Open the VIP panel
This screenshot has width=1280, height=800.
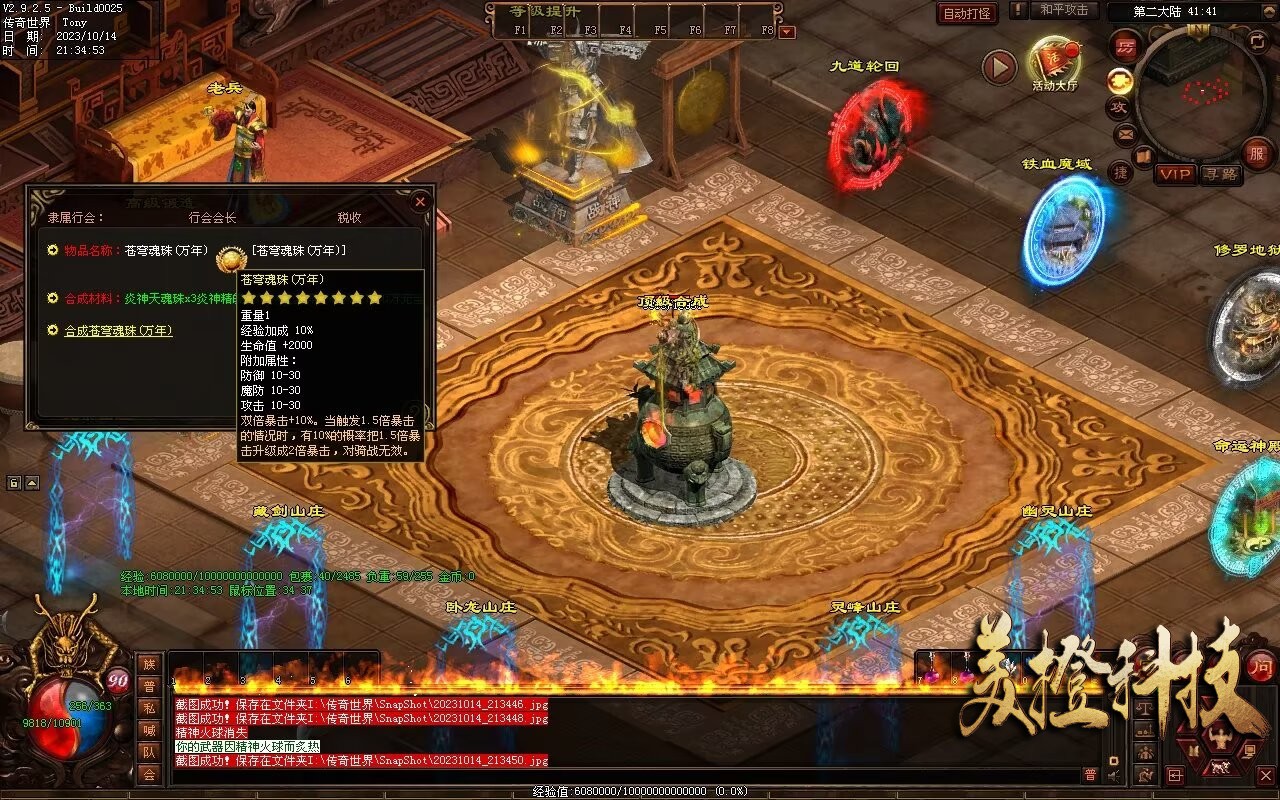click(1175, 174)
